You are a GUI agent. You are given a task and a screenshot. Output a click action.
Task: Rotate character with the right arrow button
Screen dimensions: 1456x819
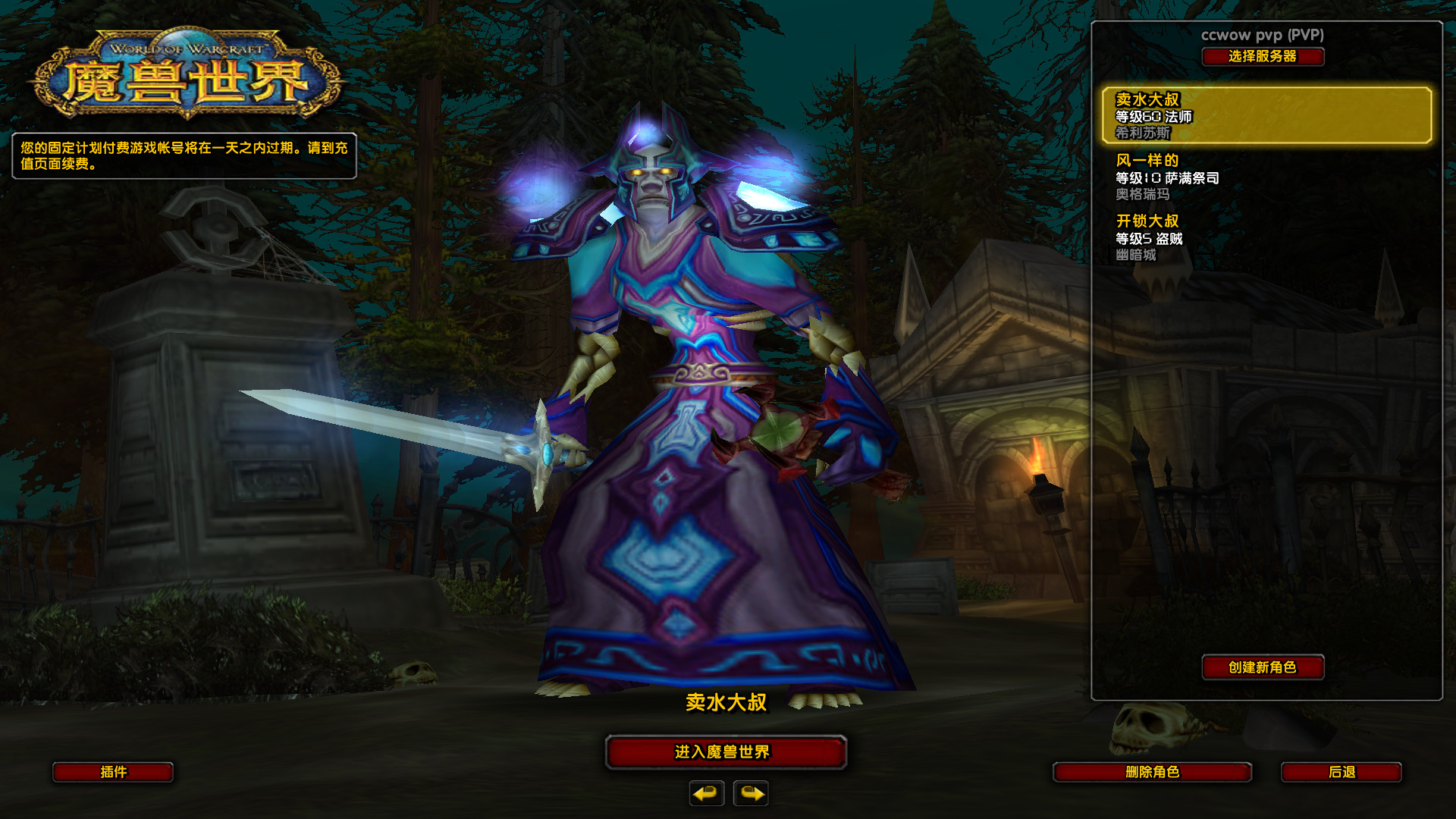(751, 793)
